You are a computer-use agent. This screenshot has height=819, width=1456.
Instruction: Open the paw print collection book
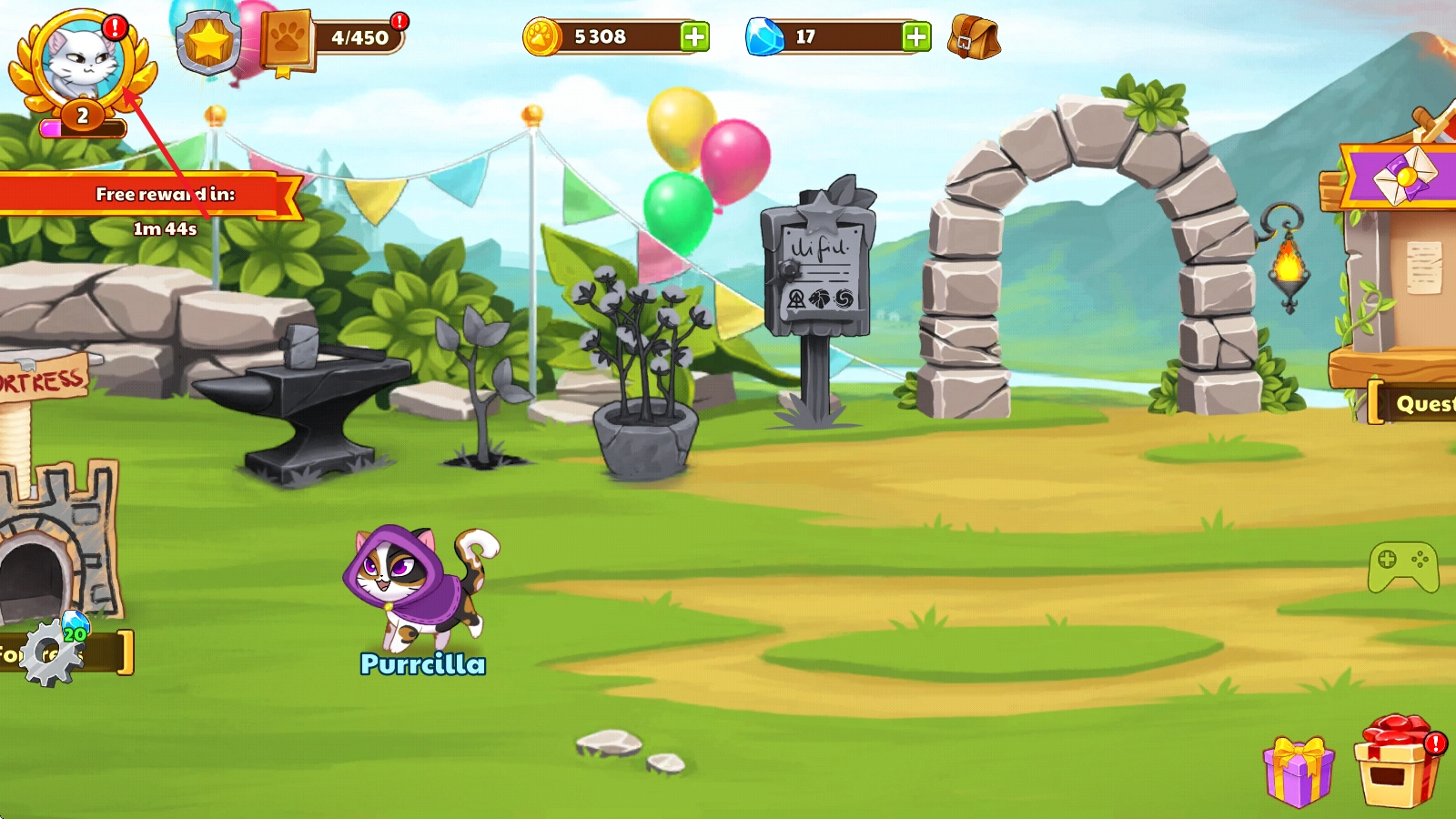tap(288, 41)
